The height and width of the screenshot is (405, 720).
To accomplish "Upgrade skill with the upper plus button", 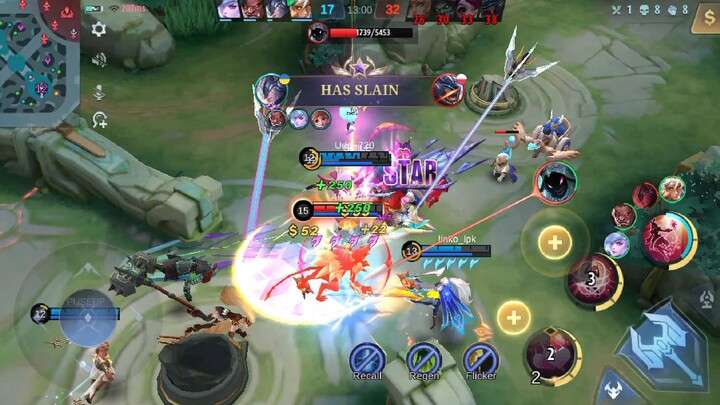I will point(554,241).
